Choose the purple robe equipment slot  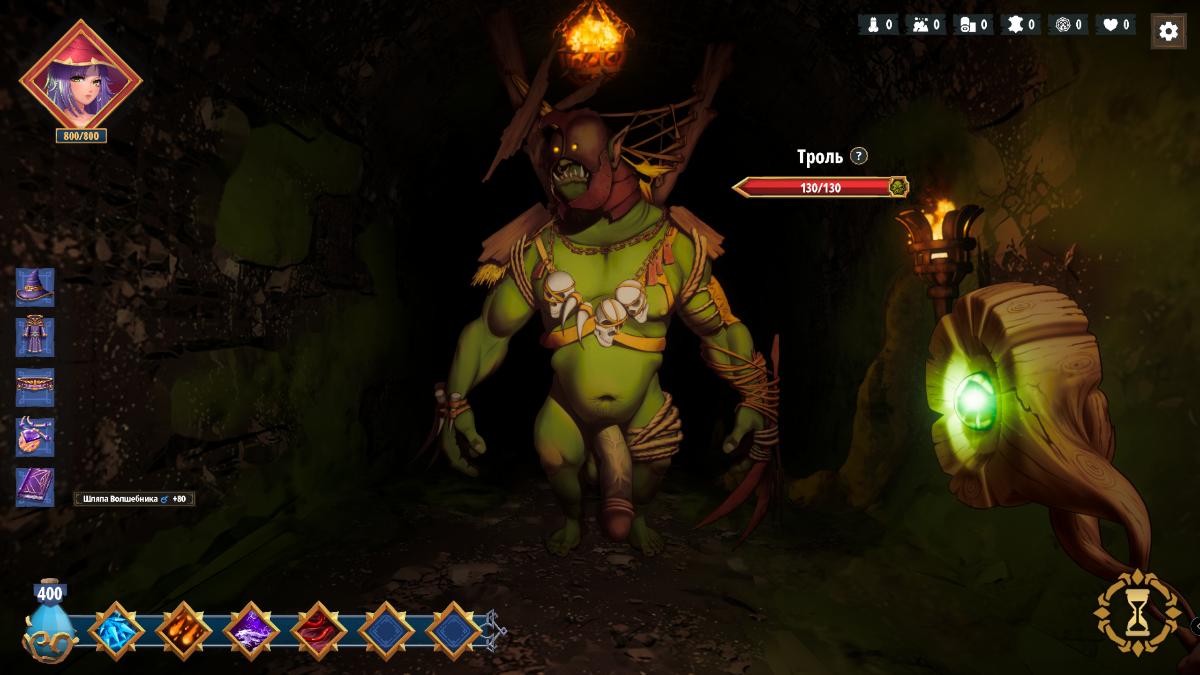(x=35, y=337)
